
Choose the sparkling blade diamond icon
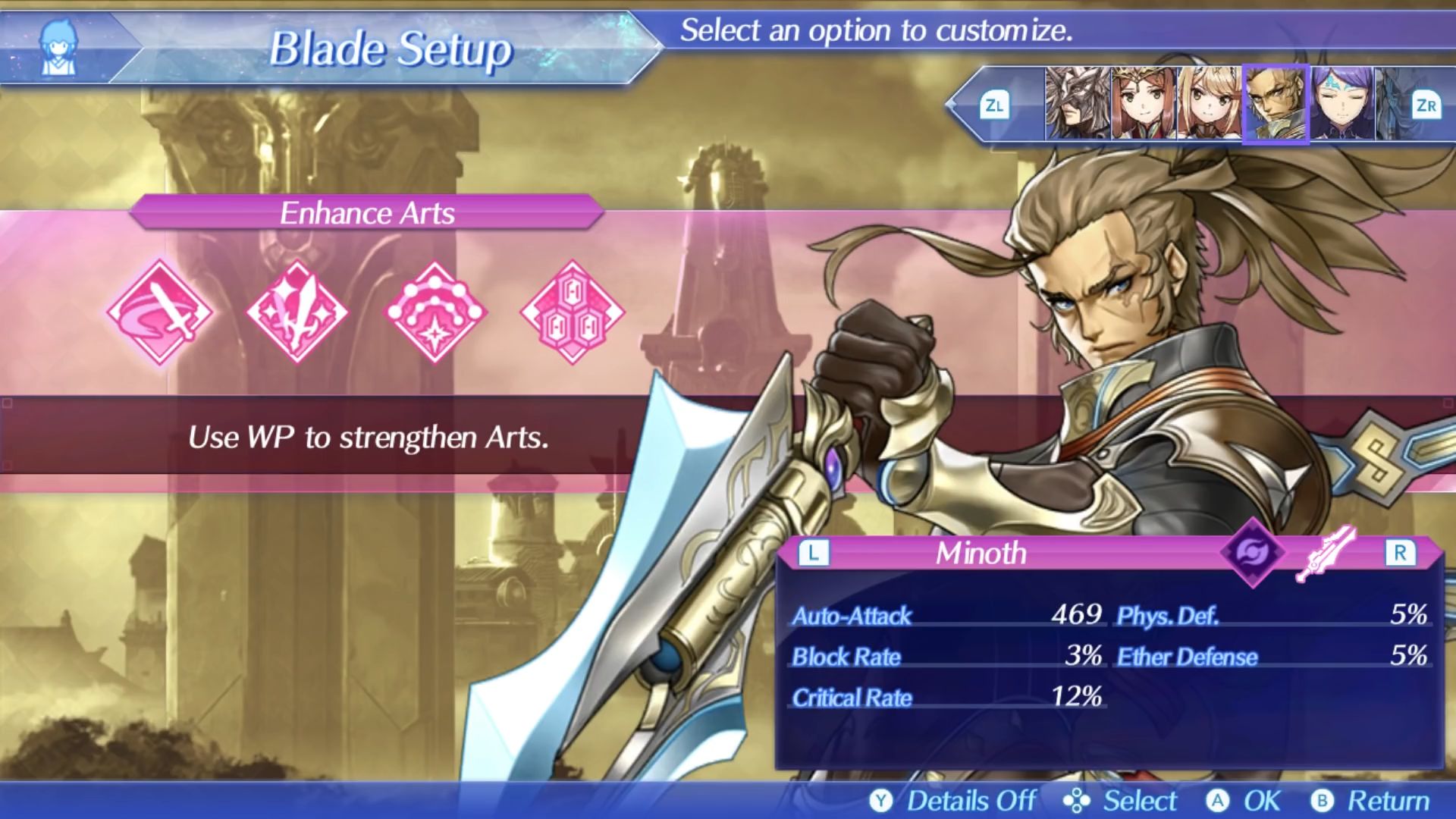(x=297, y=312)
